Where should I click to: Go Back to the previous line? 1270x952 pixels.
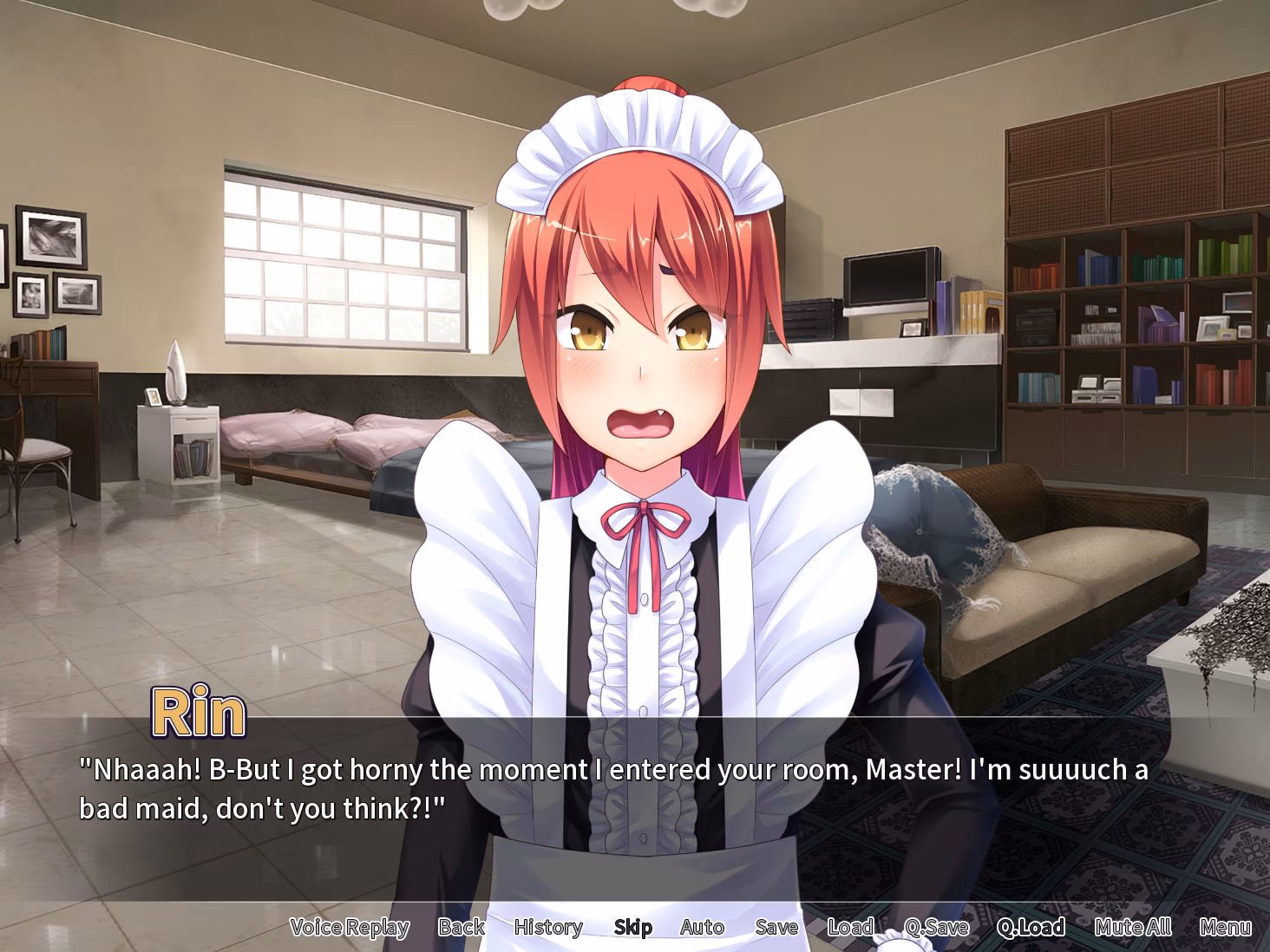[x=461, y=927]
